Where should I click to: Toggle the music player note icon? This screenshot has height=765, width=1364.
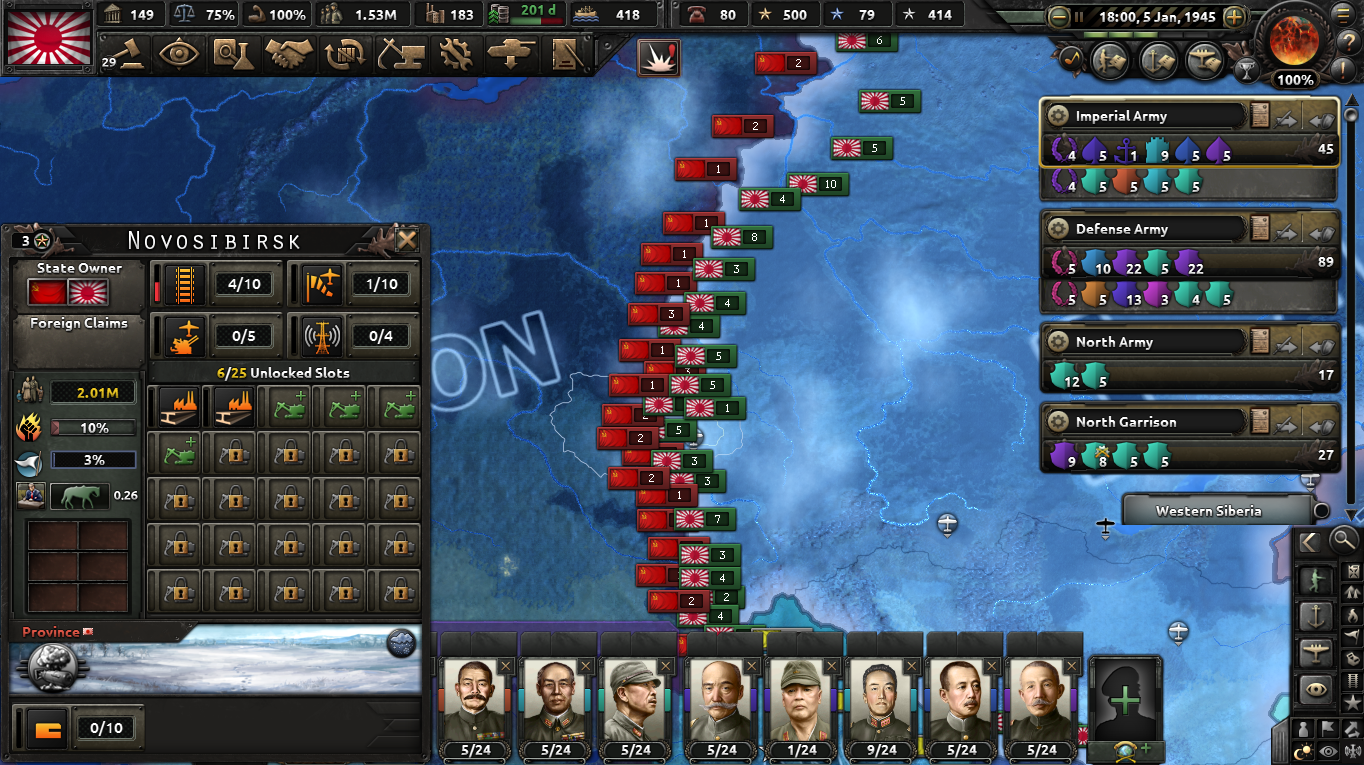1069,57
